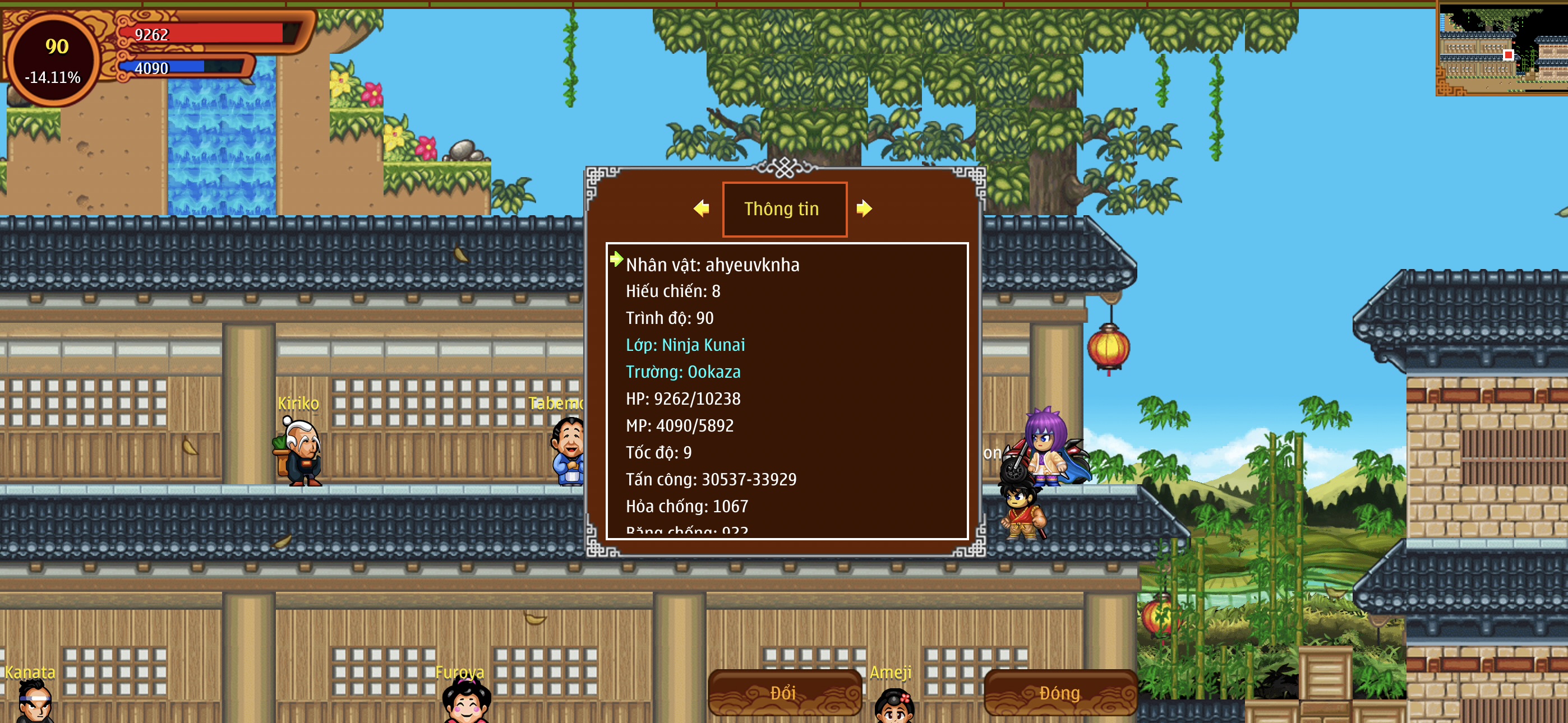Open the level 90 character portrait circle
This screenshot has height=723, width=1568.
(x=54, y=59)
